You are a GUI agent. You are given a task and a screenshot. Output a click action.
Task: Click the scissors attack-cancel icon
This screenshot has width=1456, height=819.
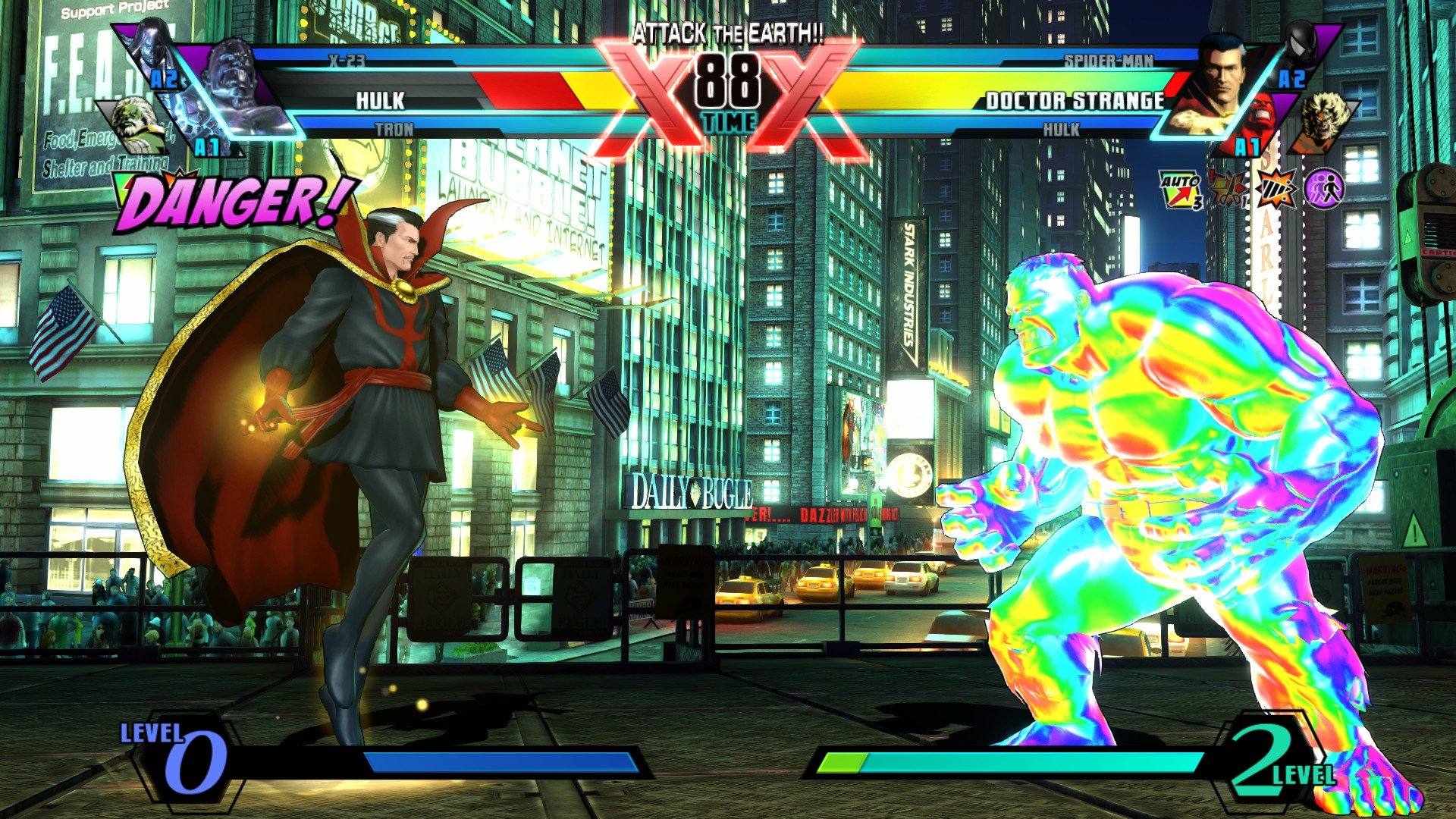tap(1228, 190)
